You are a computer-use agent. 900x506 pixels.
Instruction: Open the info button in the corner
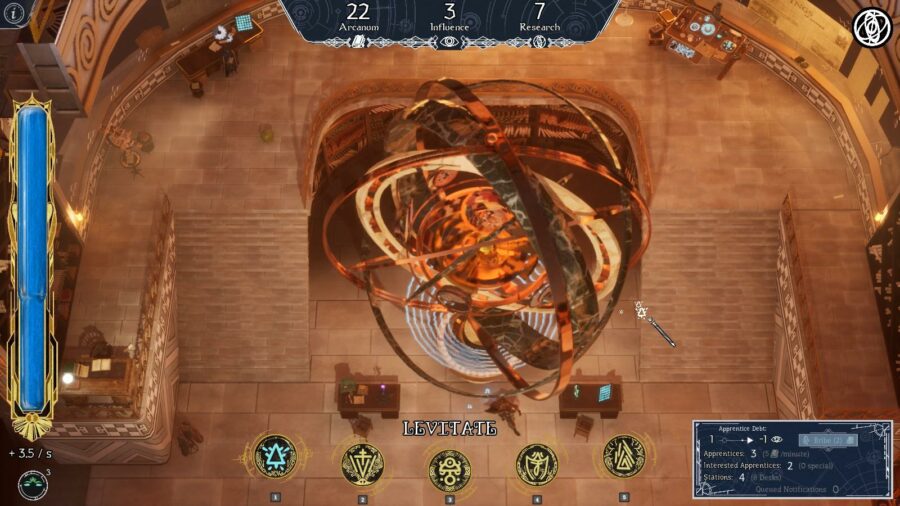[x=13, y=13]
